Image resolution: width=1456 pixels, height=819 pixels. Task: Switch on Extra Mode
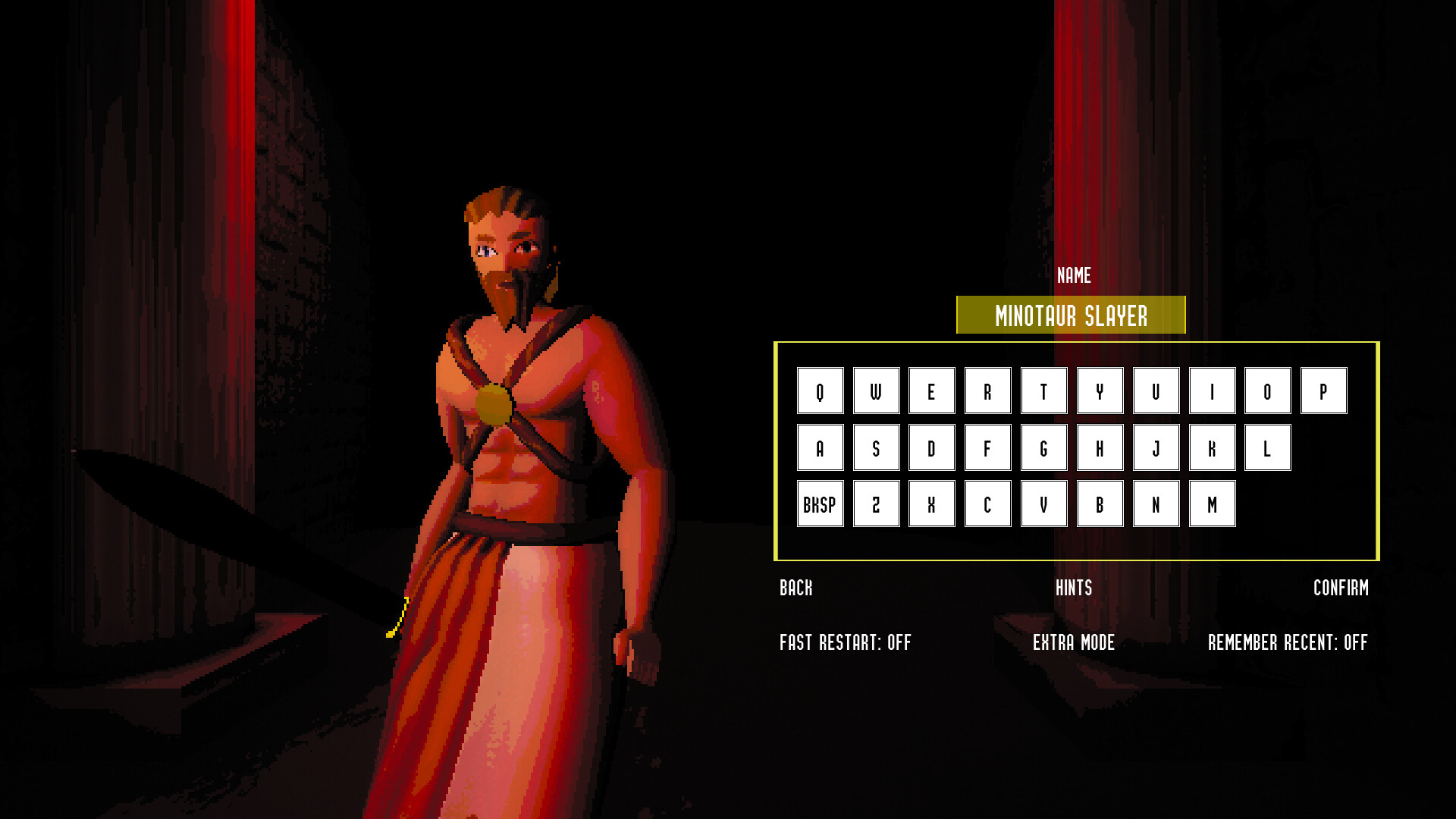pos(1072,643)
